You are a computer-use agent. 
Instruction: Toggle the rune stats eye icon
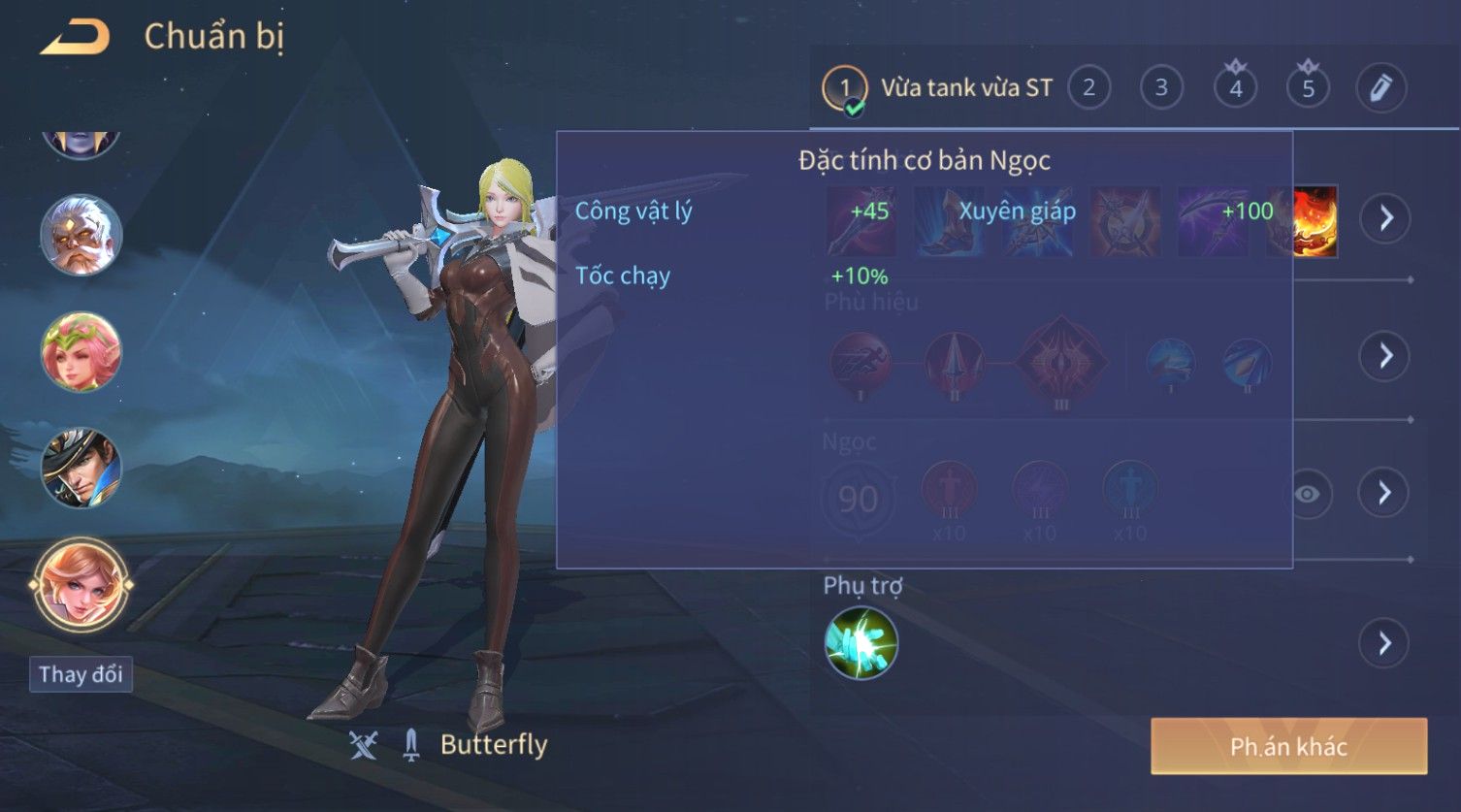pyautogui.click(x=1307, y=494)
